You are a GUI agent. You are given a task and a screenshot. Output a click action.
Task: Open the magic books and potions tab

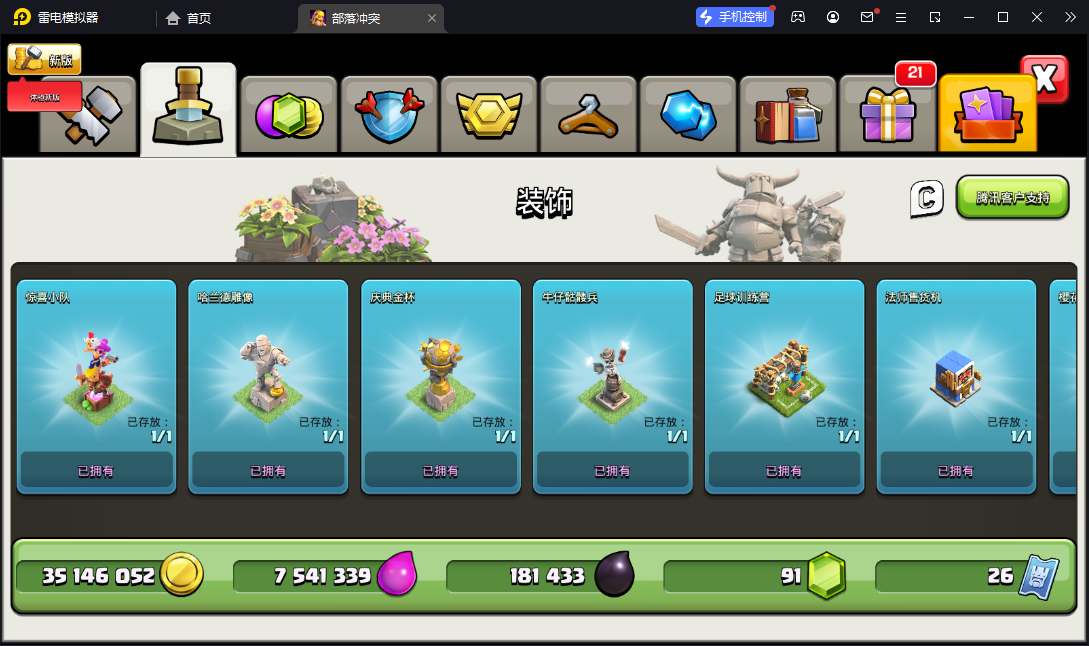787,115
